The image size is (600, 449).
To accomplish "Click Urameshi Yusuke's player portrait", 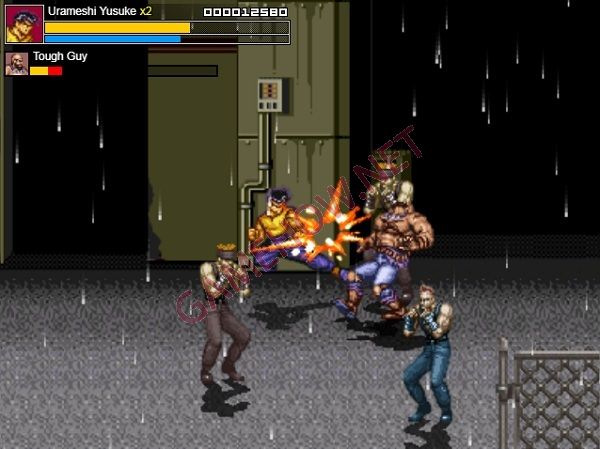I will (x=24, y=24).
